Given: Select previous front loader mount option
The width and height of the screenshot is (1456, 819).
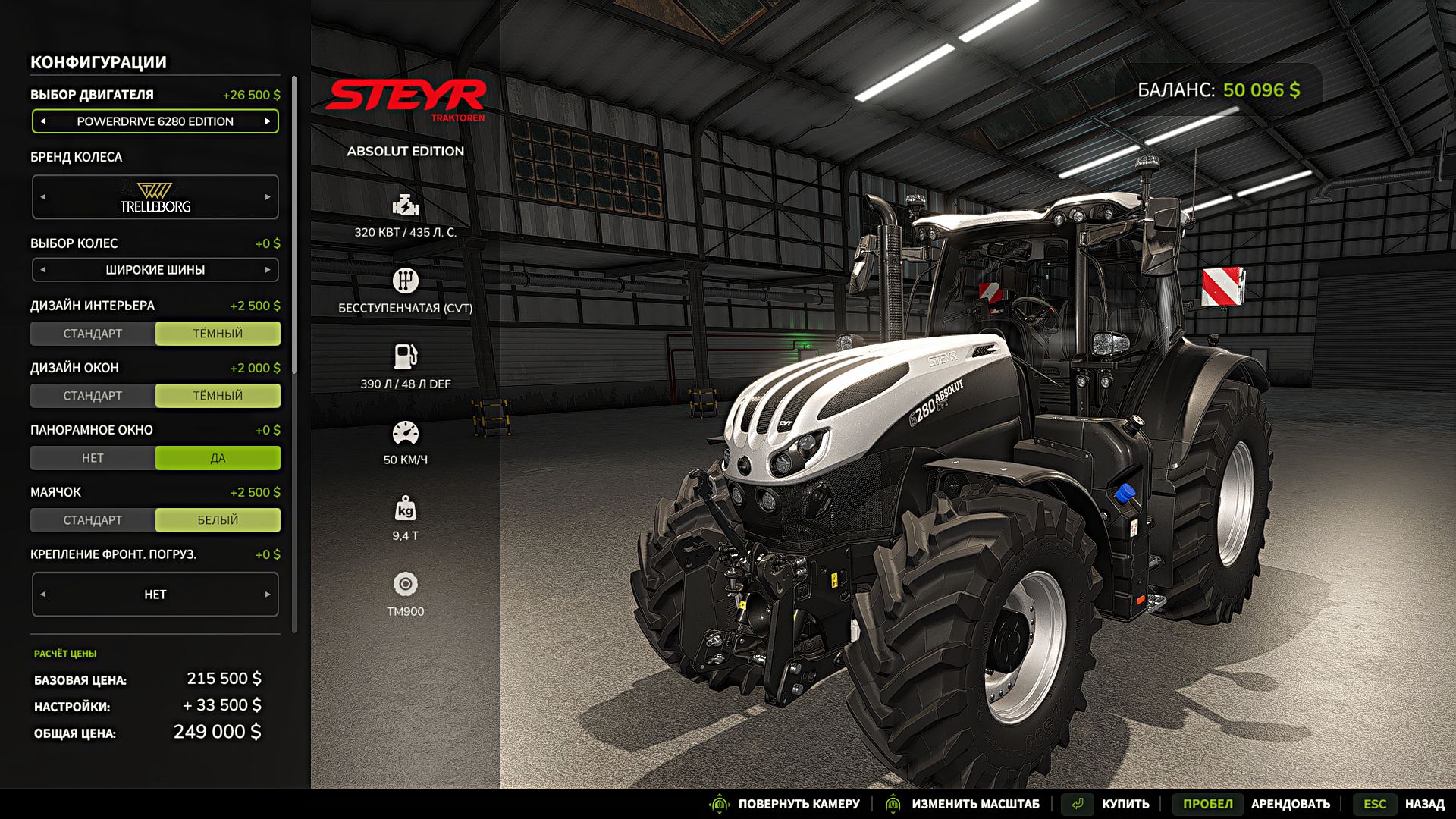Looking at the screenshot, I should tap(43, 595).
